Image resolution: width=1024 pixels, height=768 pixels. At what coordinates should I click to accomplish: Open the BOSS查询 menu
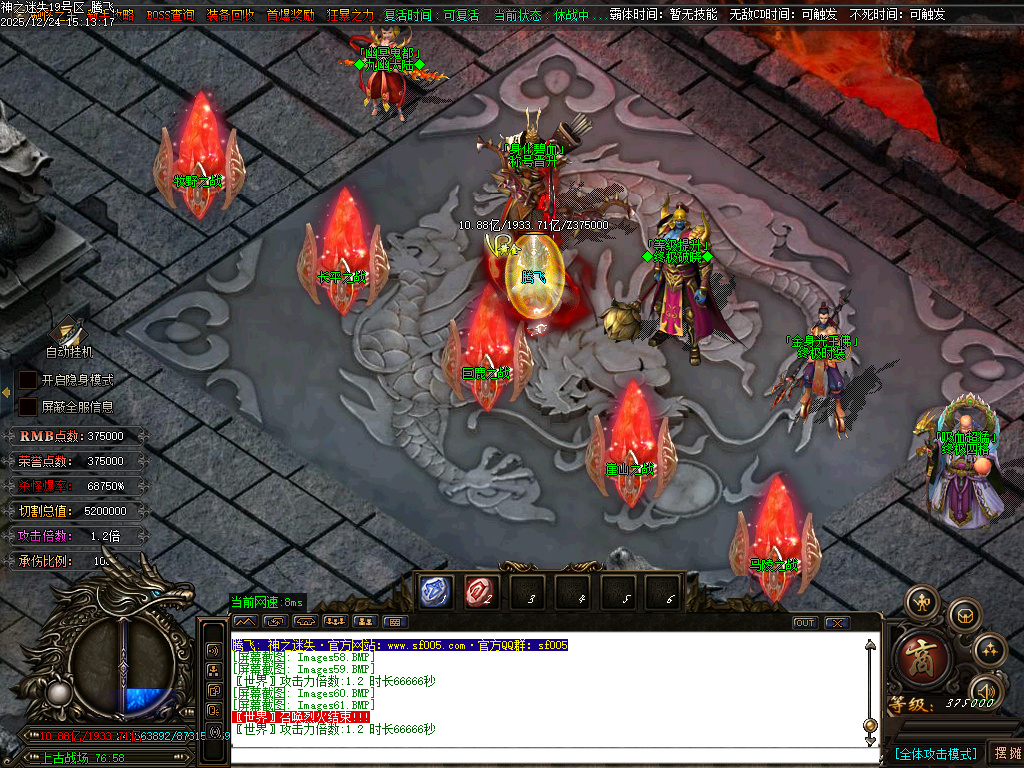[170, 16]
